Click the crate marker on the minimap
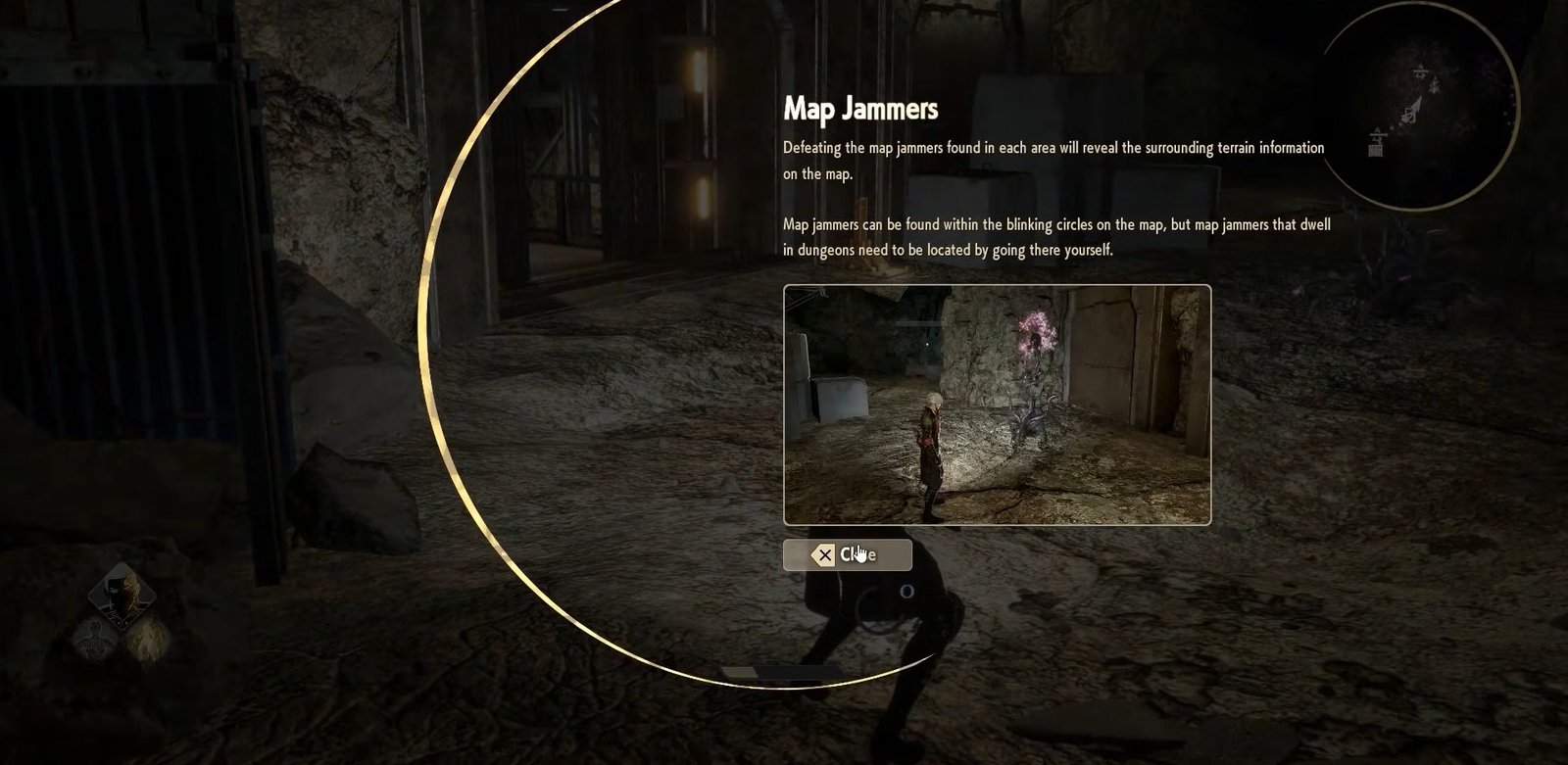Viewport: 1568px width, 765px height. pos(1375,149)
